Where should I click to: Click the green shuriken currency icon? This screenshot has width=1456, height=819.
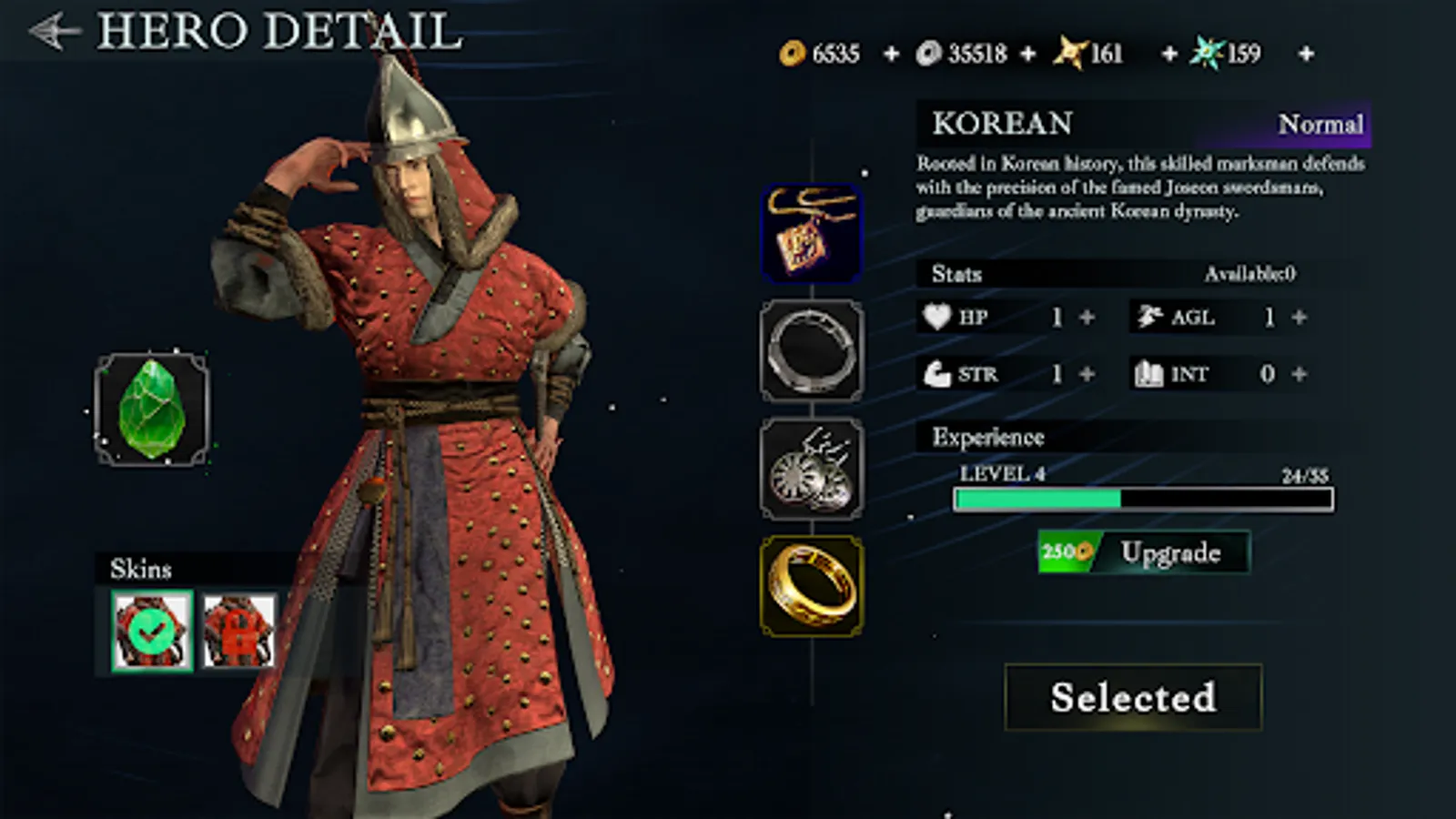tap(1204, 54)
